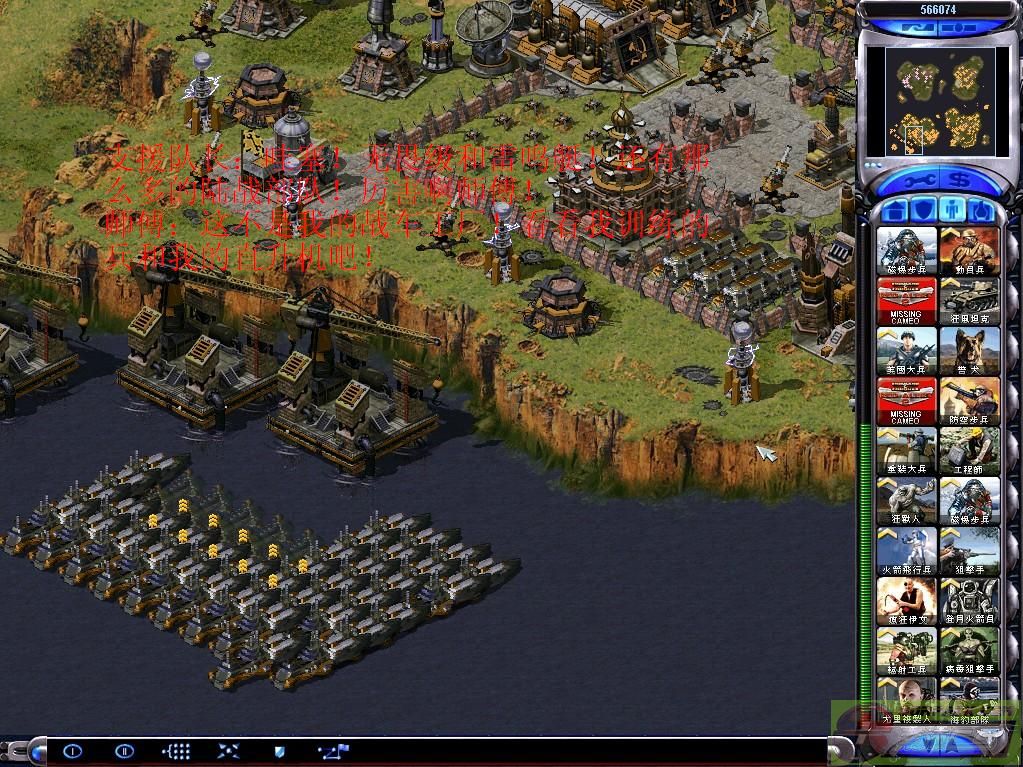This screenshot has height=767, width=1023.
Task: Train an attack dog (警犬)
Action: coord(969,351)
